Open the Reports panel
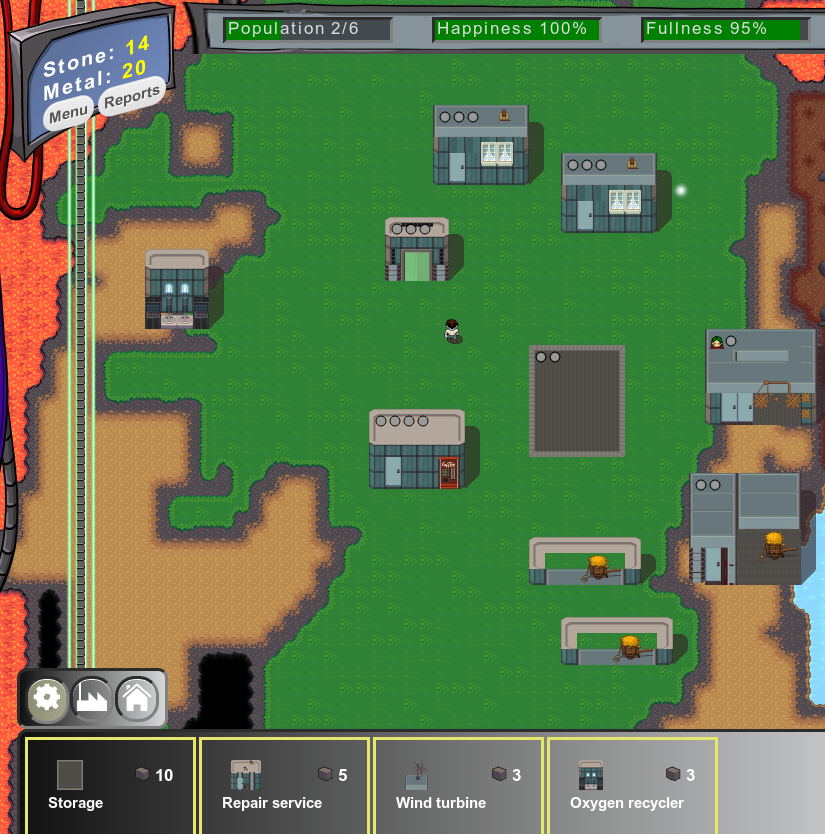The image size is (825, 834). (131, 97)
